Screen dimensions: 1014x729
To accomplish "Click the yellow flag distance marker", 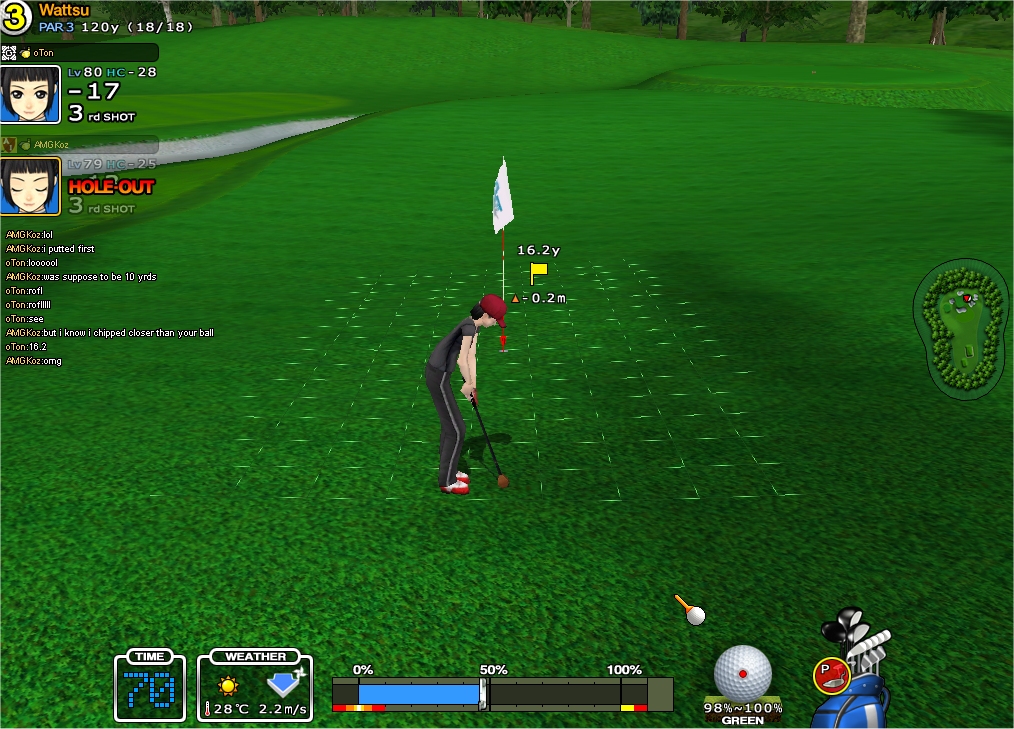I will (x=538, y=272).
